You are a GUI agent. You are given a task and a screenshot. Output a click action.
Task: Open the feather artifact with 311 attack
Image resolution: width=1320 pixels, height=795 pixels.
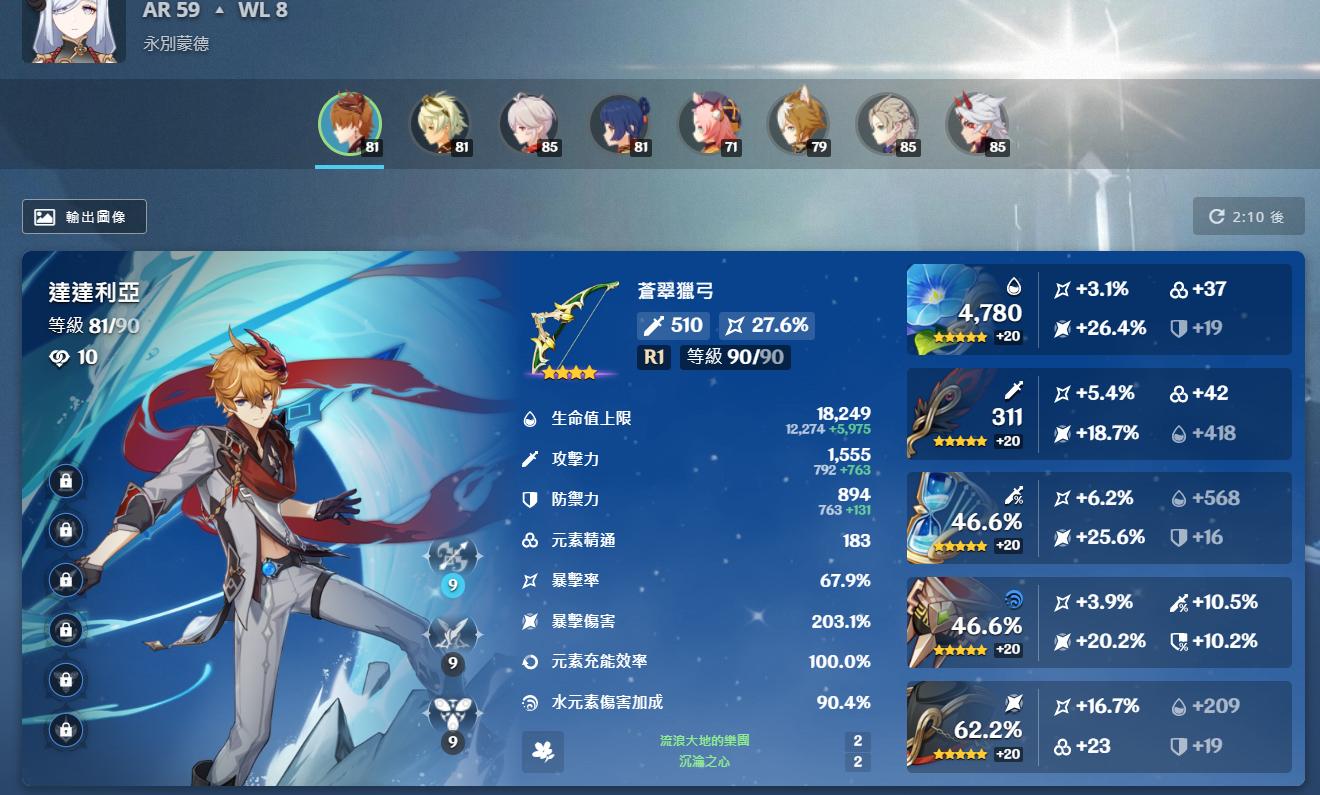[x=943, y=413]
